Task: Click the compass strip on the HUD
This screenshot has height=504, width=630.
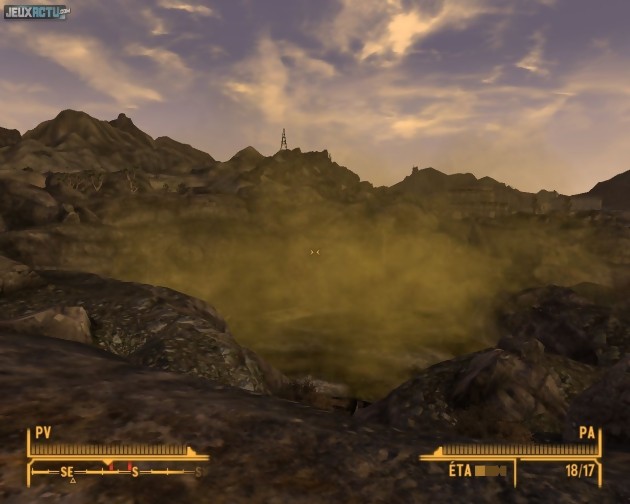Action: click(113, 470)
